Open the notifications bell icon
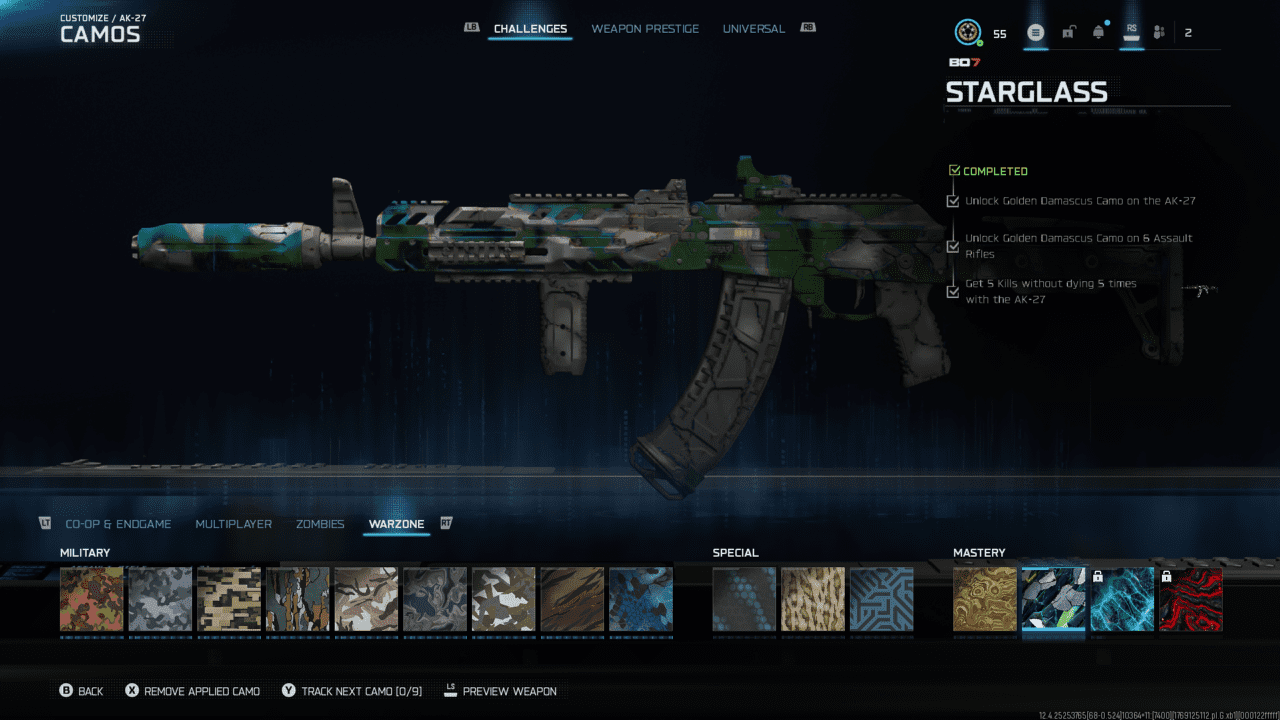The width and height of the screenshot is (1280, 720). click(1099, 33)
